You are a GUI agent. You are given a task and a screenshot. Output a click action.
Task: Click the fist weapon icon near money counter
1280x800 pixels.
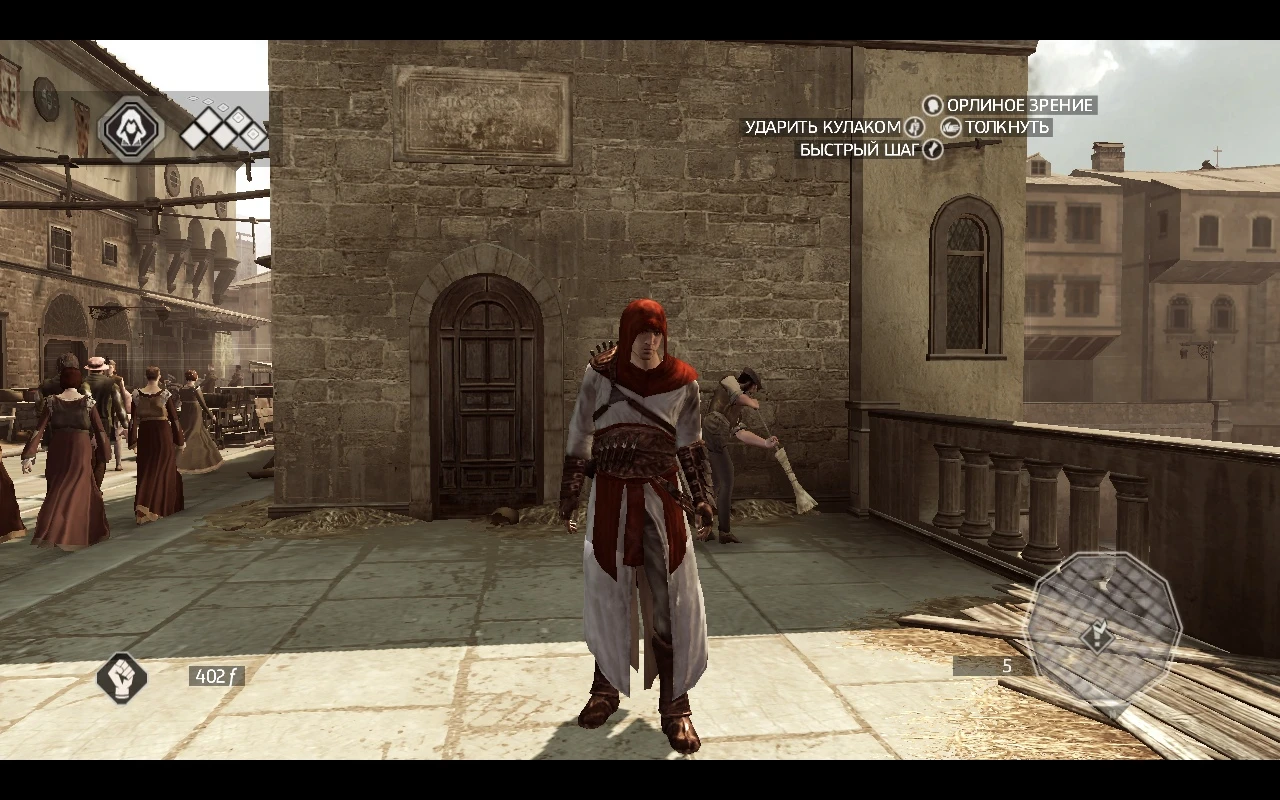coord(122,679)
